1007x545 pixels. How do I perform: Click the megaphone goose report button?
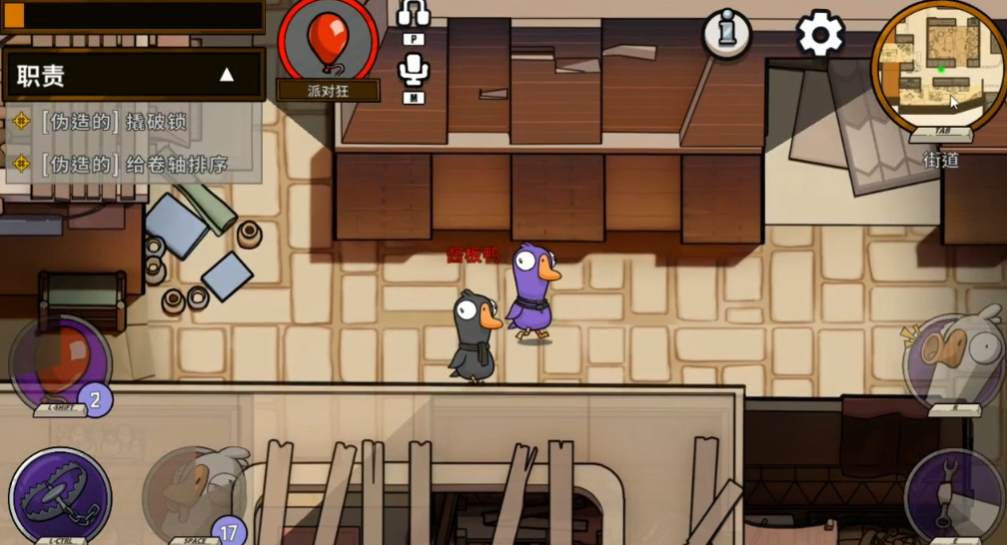coord(954,357)
